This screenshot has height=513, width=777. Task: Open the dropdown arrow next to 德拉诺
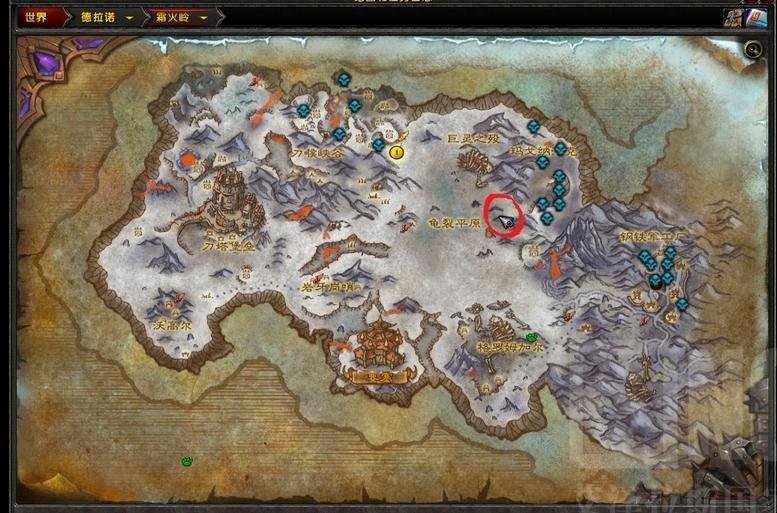coord(130,17)
